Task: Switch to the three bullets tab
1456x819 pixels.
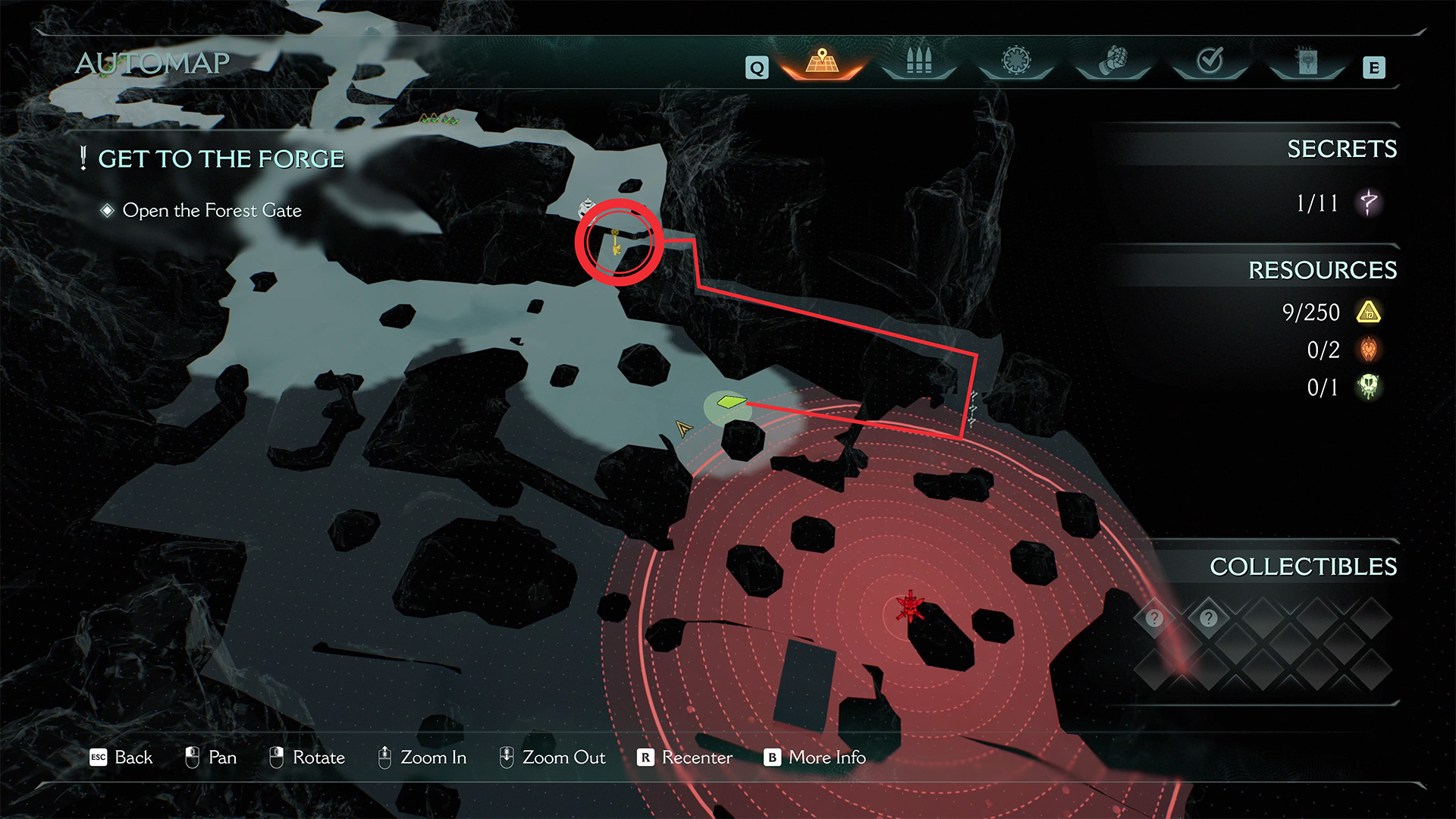Action: [x=918, y=62]
